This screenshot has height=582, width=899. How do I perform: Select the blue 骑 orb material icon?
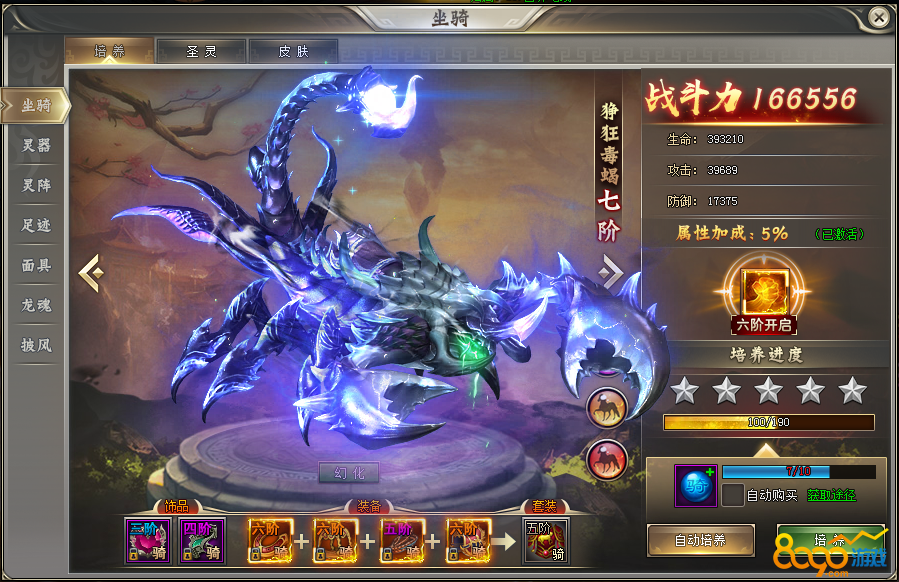[694, 485]
